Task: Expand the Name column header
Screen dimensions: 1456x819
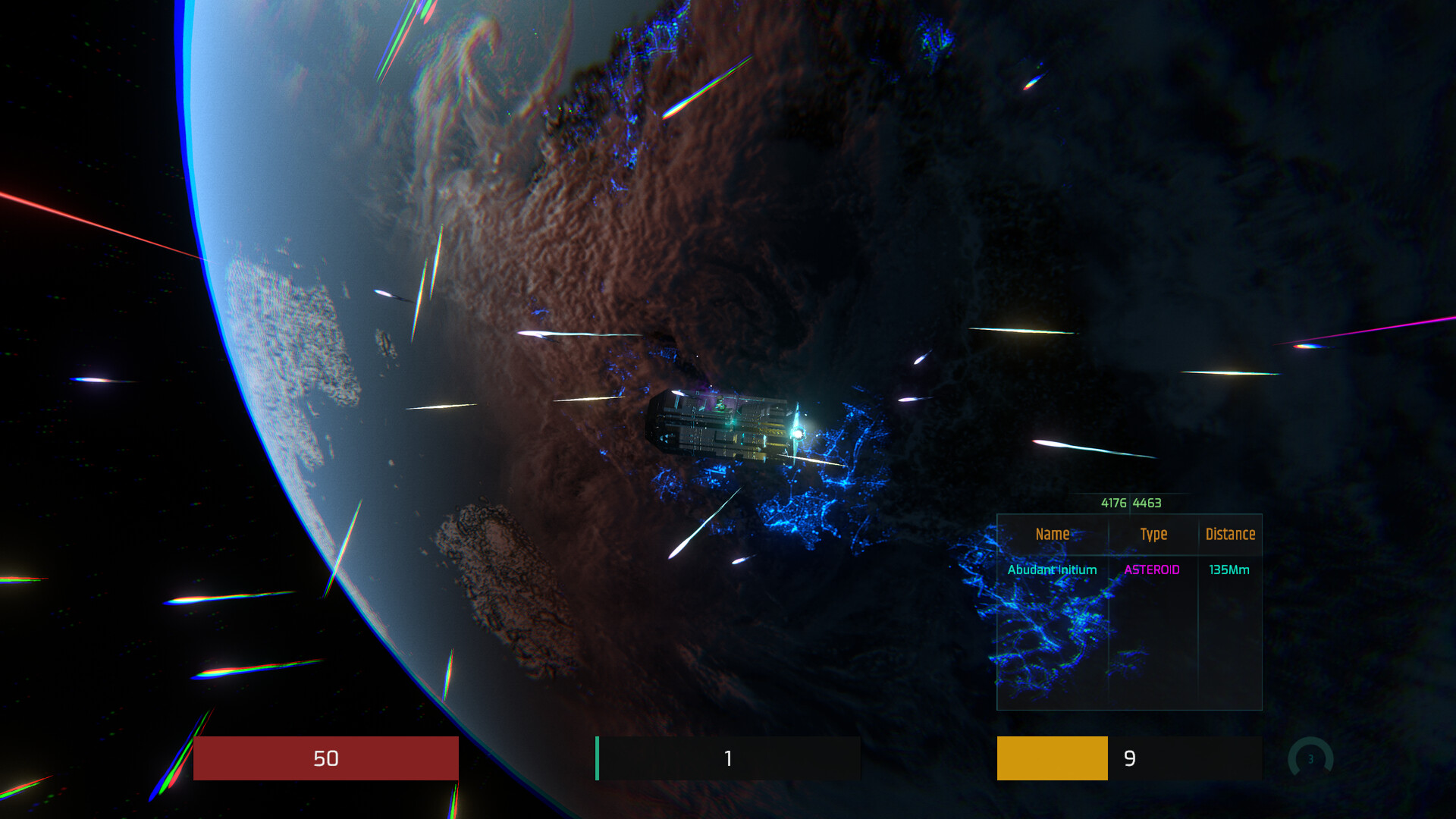Action: click(1052, 534)
